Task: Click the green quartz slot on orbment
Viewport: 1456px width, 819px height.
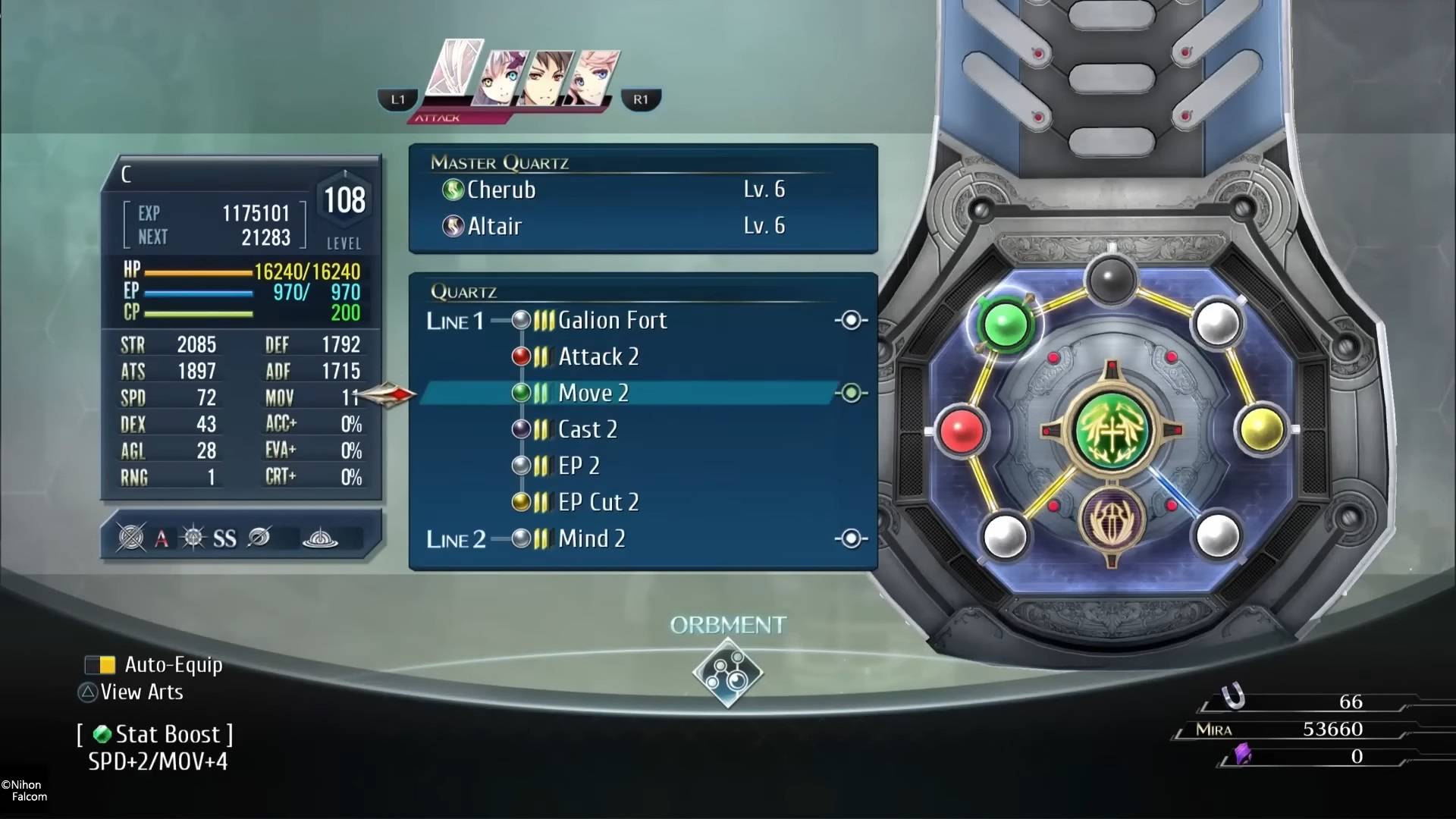Action: click(1005, 325)
